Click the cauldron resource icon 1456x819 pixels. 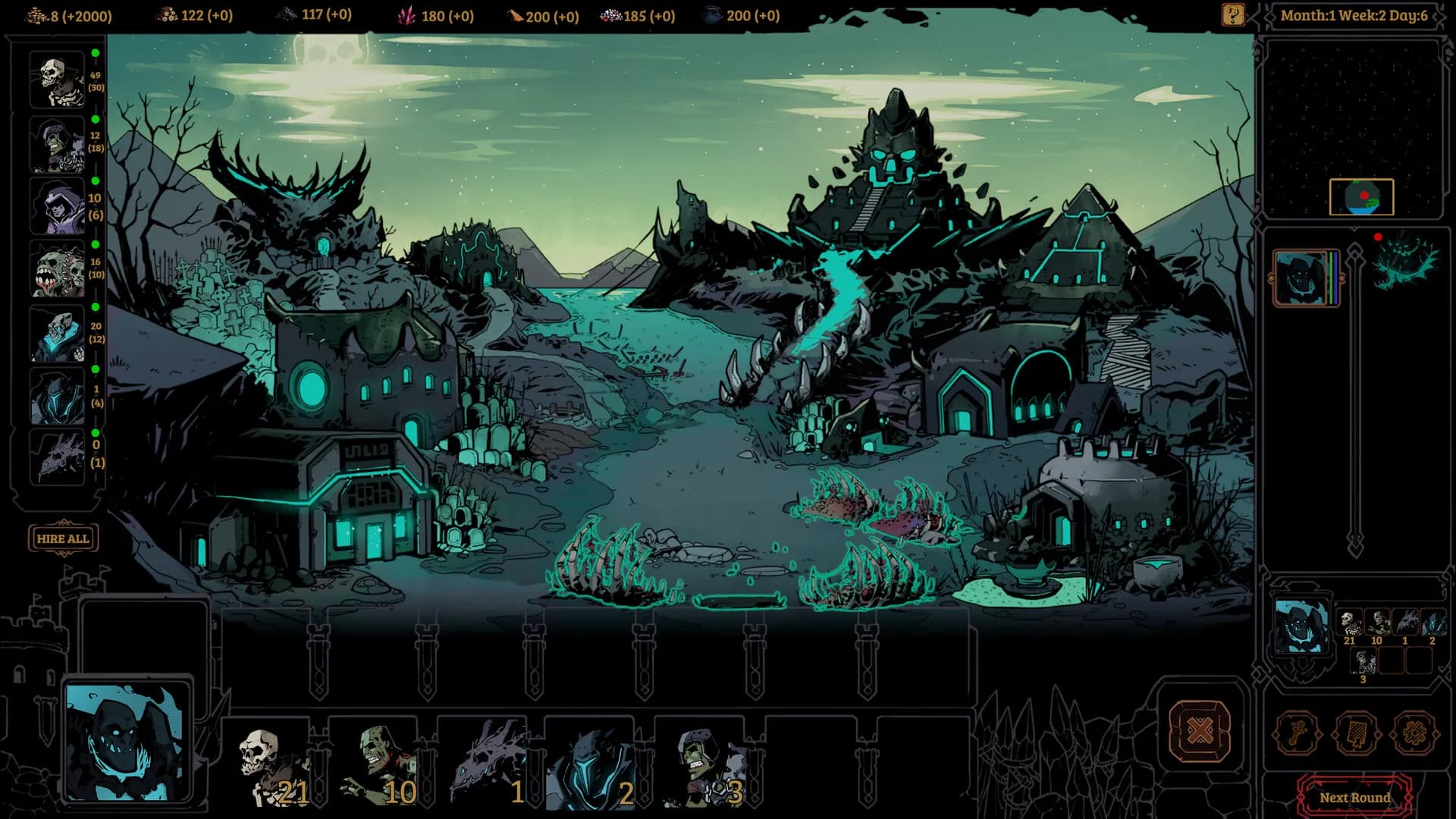[711, 15]
